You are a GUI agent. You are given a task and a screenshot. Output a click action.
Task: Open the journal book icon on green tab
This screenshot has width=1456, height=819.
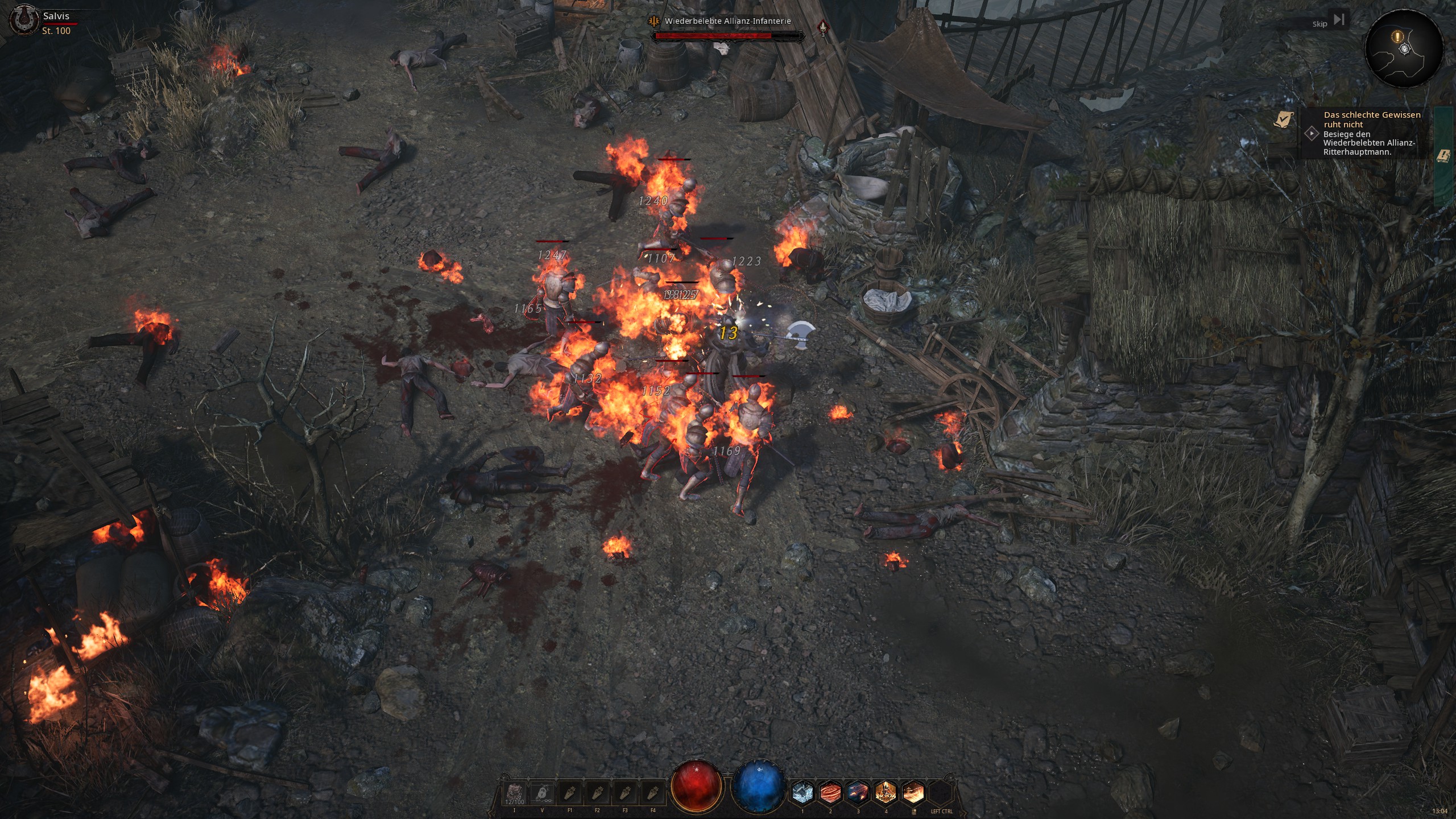1442,156
